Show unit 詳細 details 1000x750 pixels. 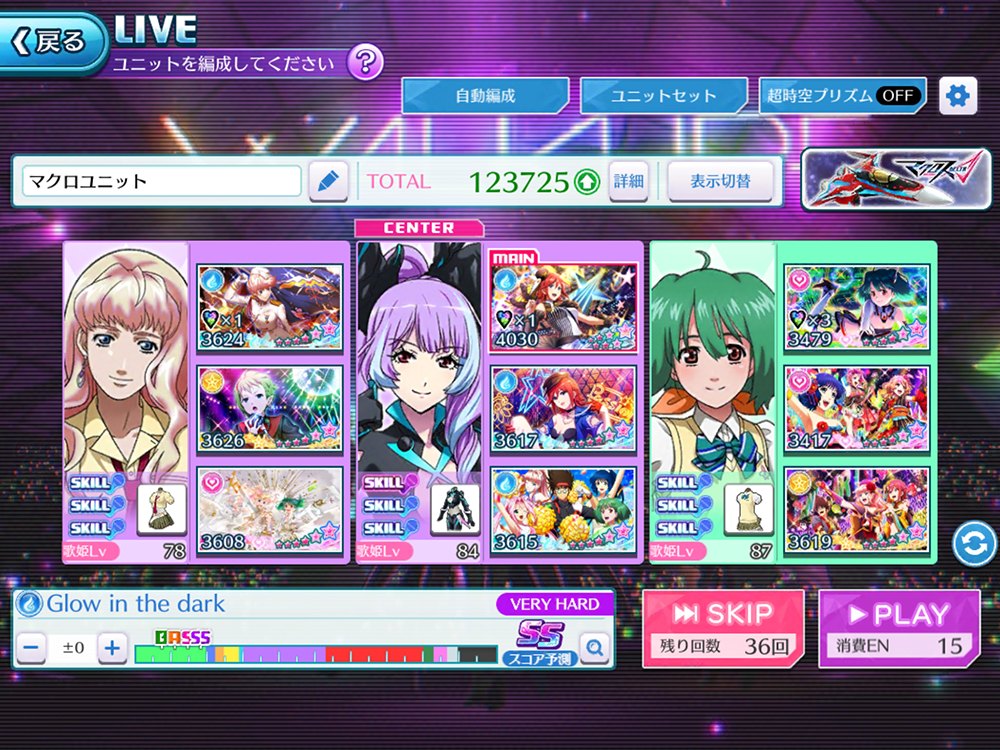pyautogui.click(x=629, y=181)
